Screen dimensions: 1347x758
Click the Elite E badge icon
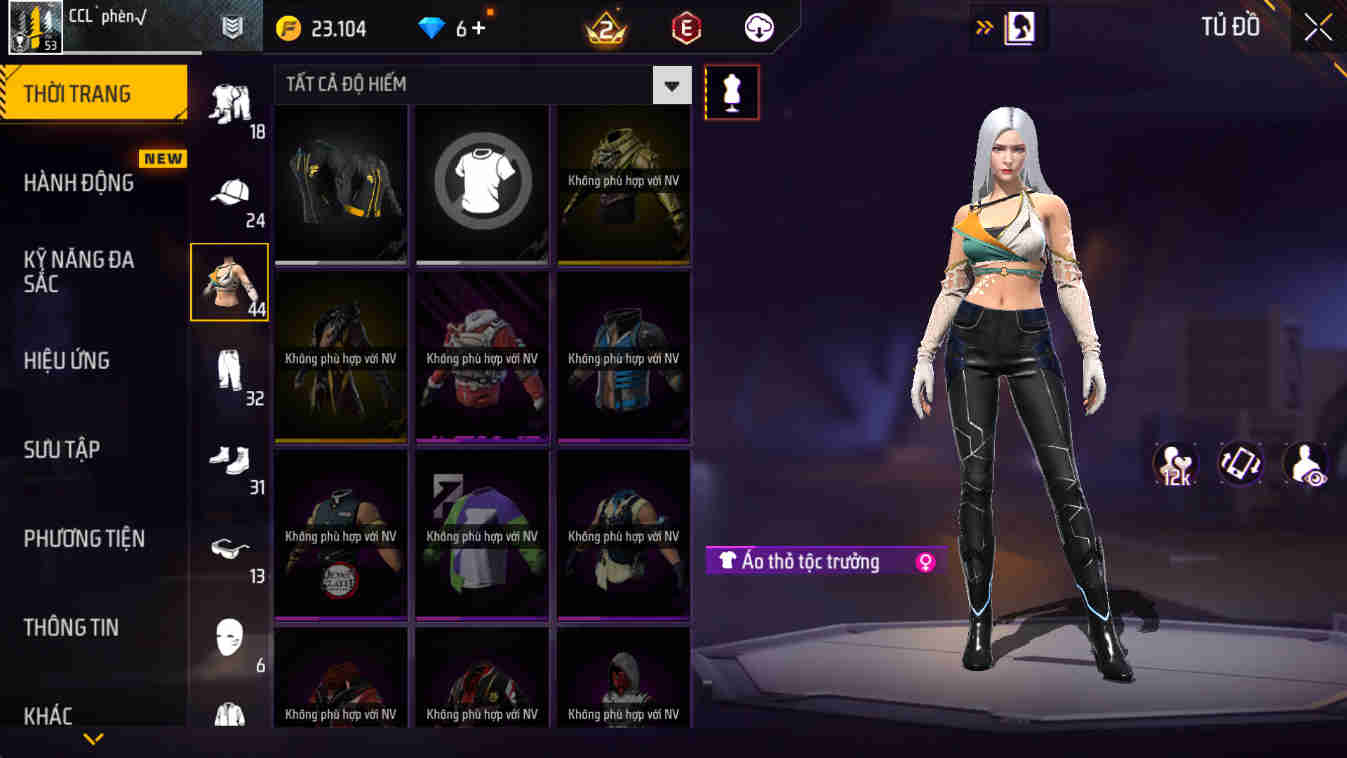(689, 28)
